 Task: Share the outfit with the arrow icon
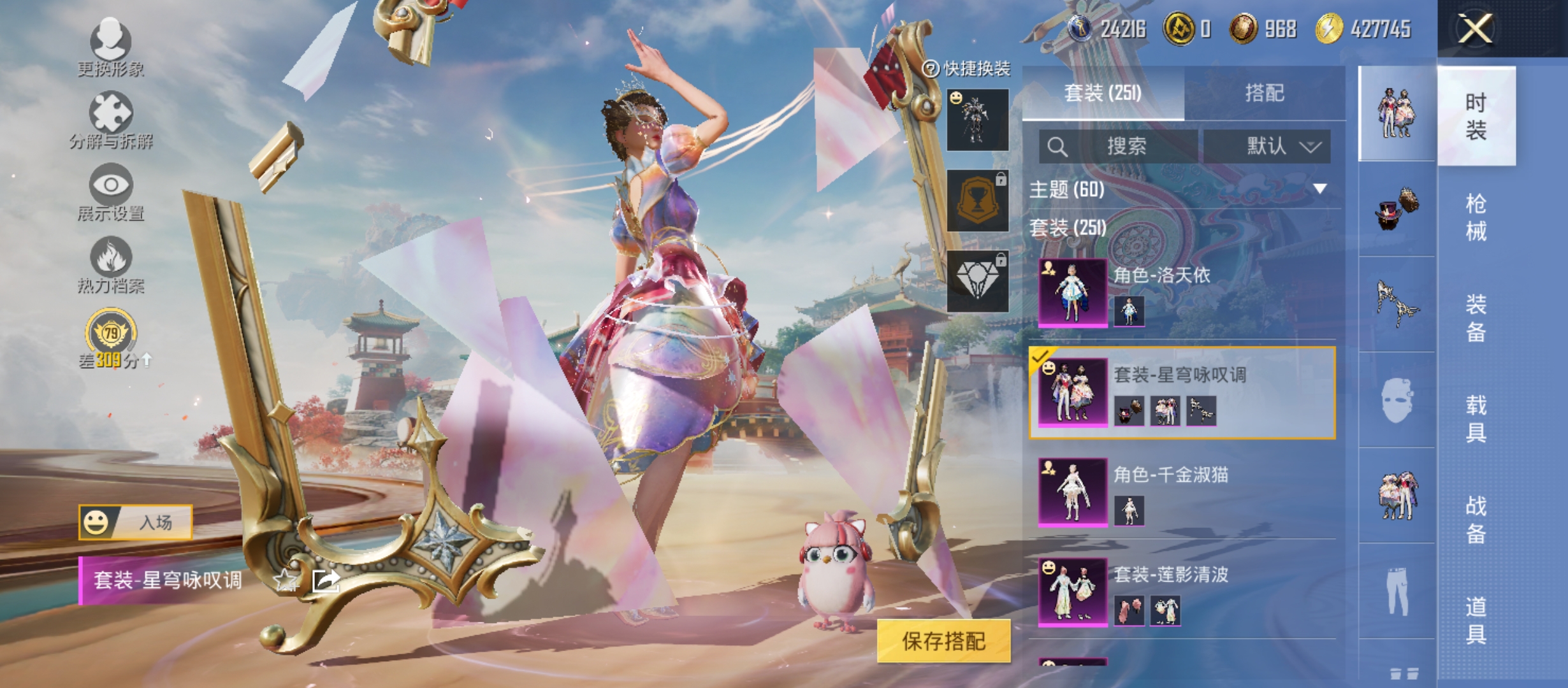(x=326, y=580)
